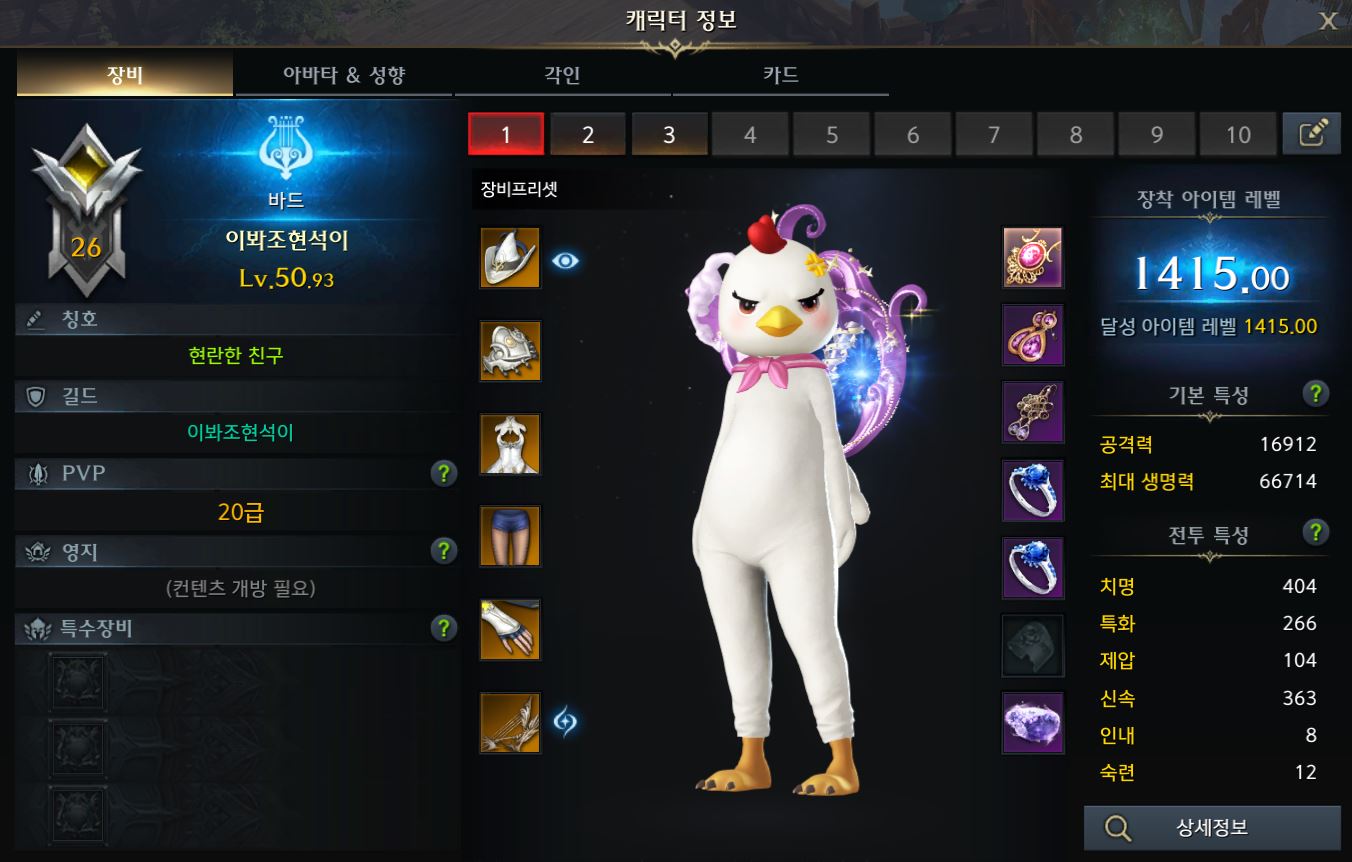Open 상세정보 detailed stats
Screen dimensions: 1352x862
pos(1211,828)
